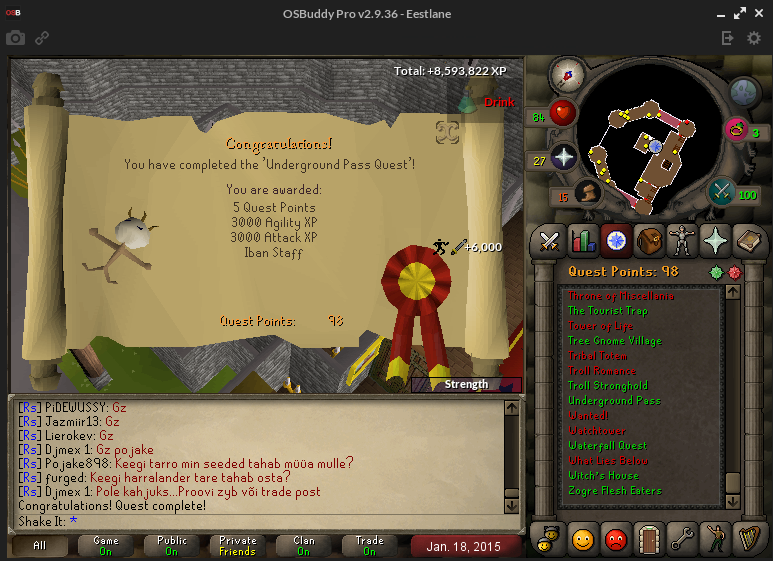Choose Tree Gnome Village from quest list
This screenshot has height=561, width=773.
[x=614, y=340]
